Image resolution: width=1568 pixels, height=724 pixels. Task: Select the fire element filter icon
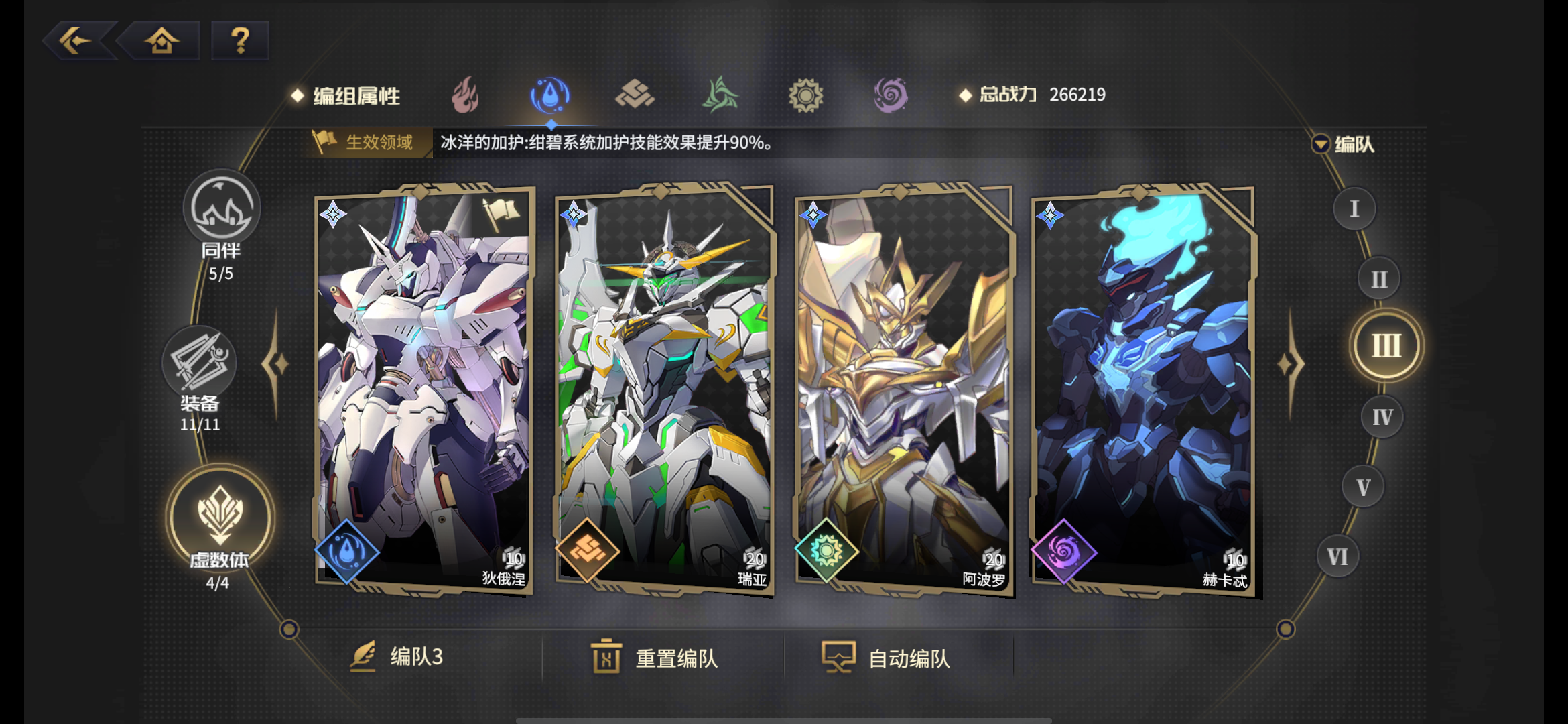[464, 95]
